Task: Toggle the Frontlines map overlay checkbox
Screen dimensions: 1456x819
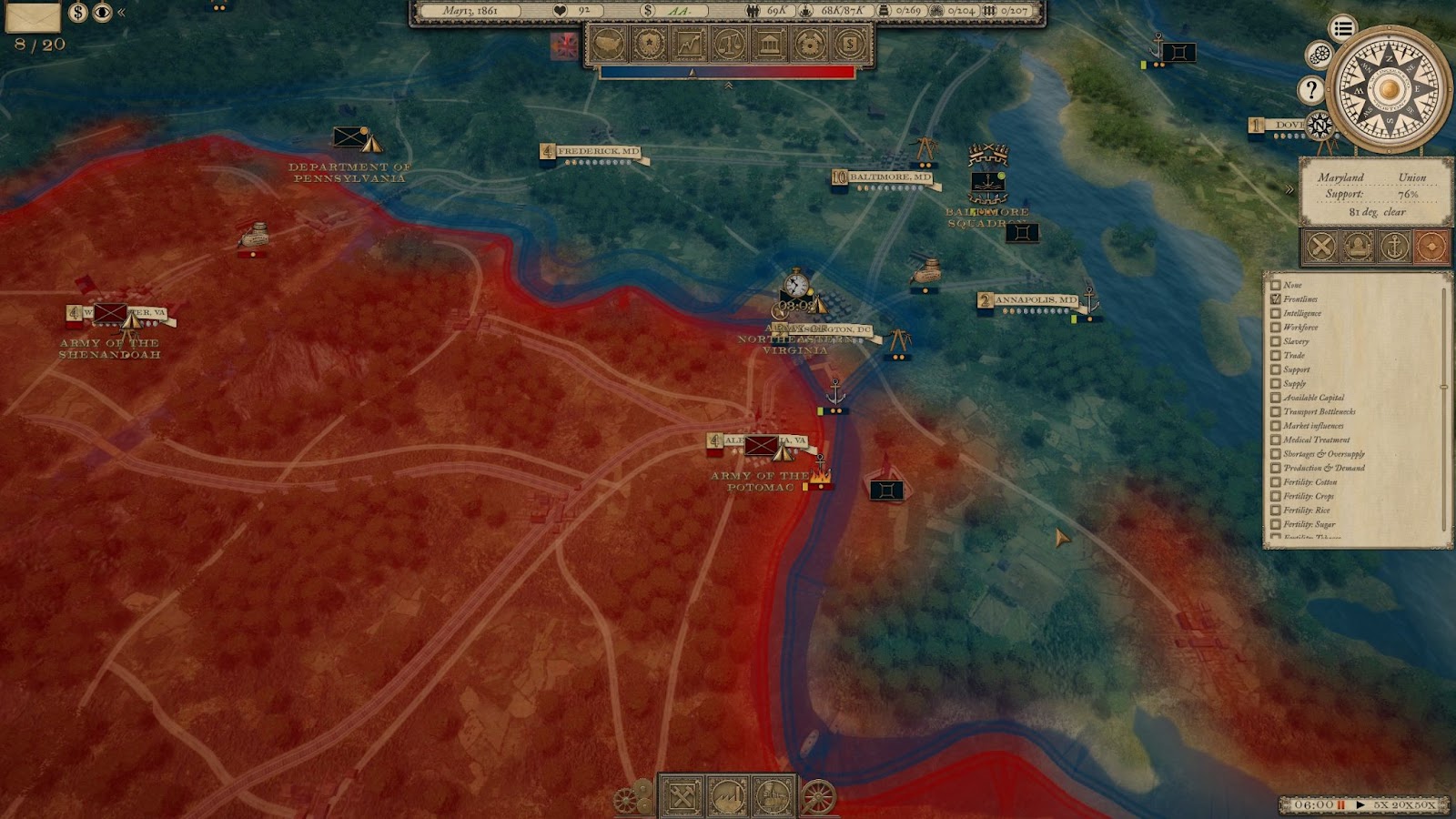Action: (x=1276, y=299)
